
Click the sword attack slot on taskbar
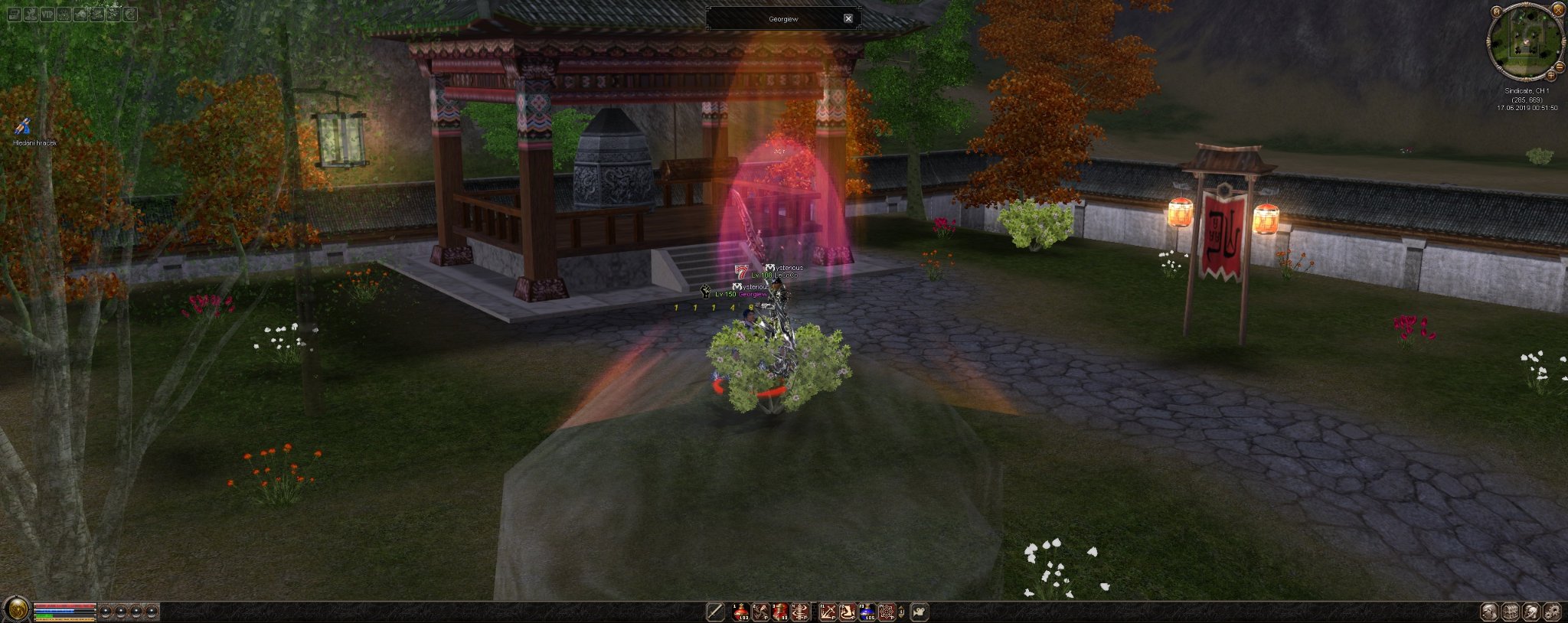coord(715,612)
